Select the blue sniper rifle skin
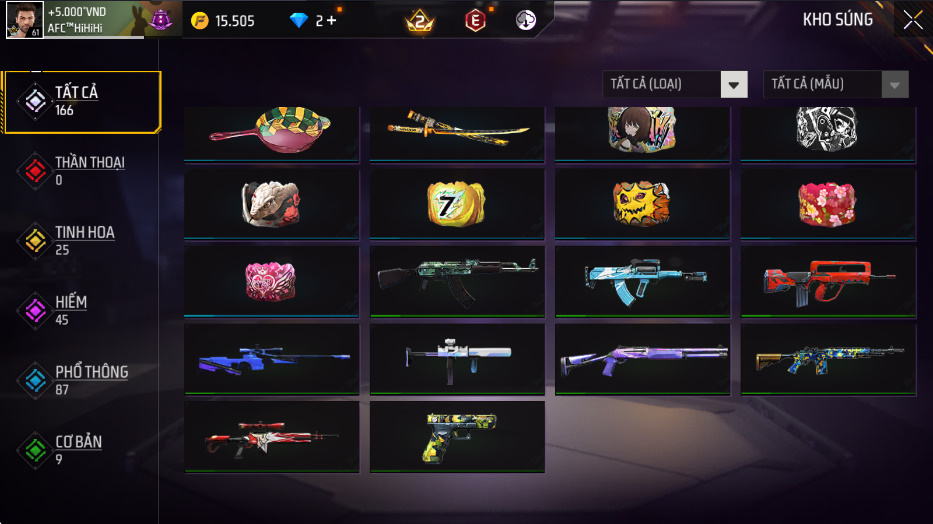 271,358
